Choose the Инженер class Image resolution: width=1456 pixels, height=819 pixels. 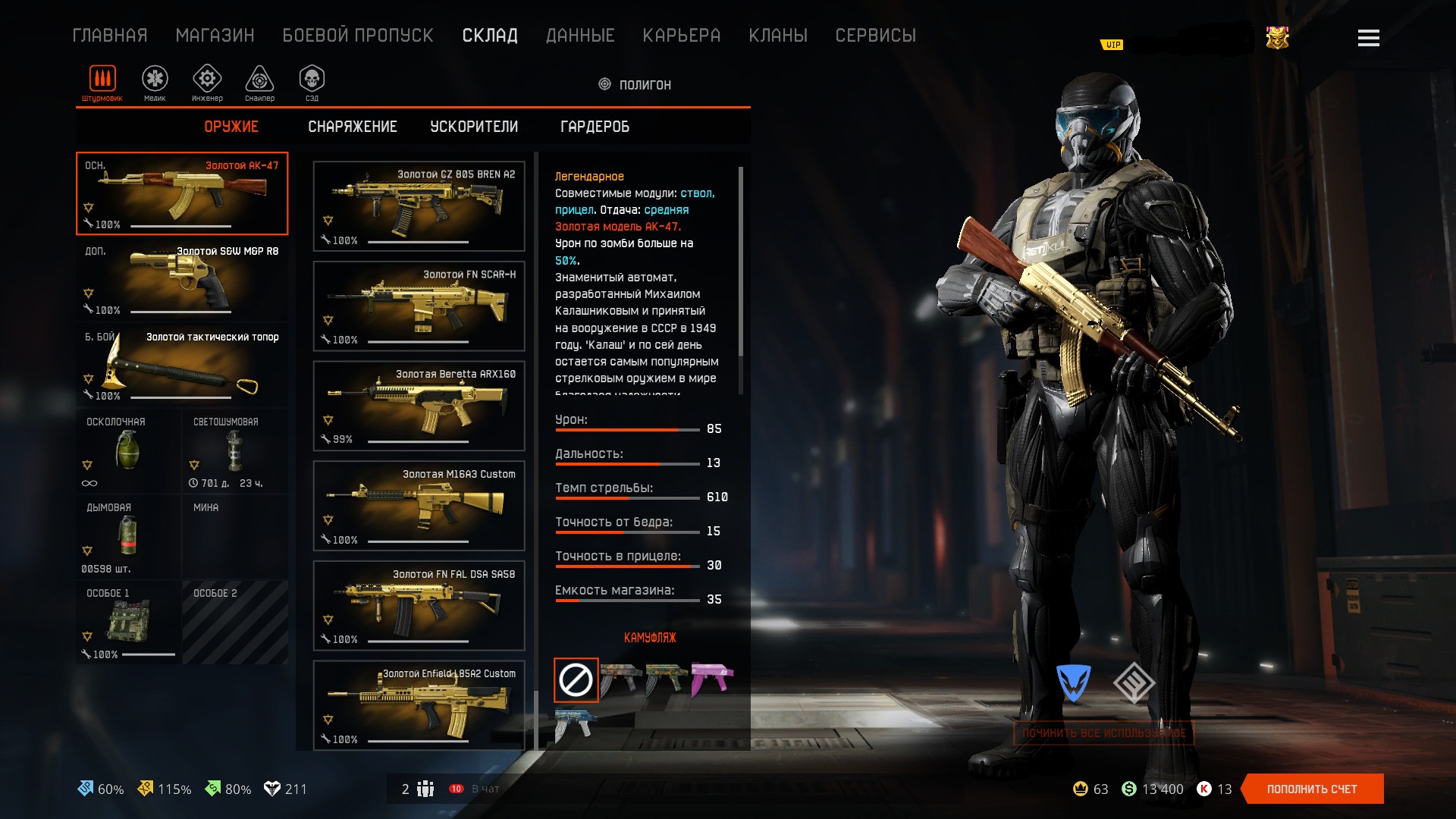207,82
